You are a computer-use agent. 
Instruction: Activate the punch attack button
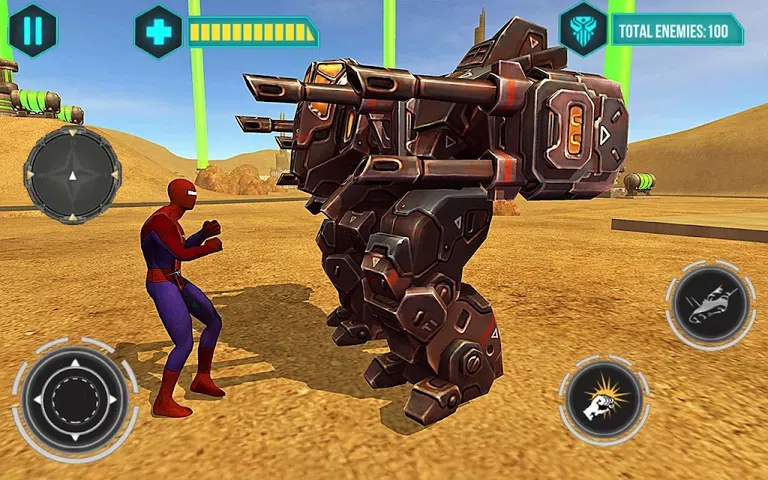click(604, 401)
